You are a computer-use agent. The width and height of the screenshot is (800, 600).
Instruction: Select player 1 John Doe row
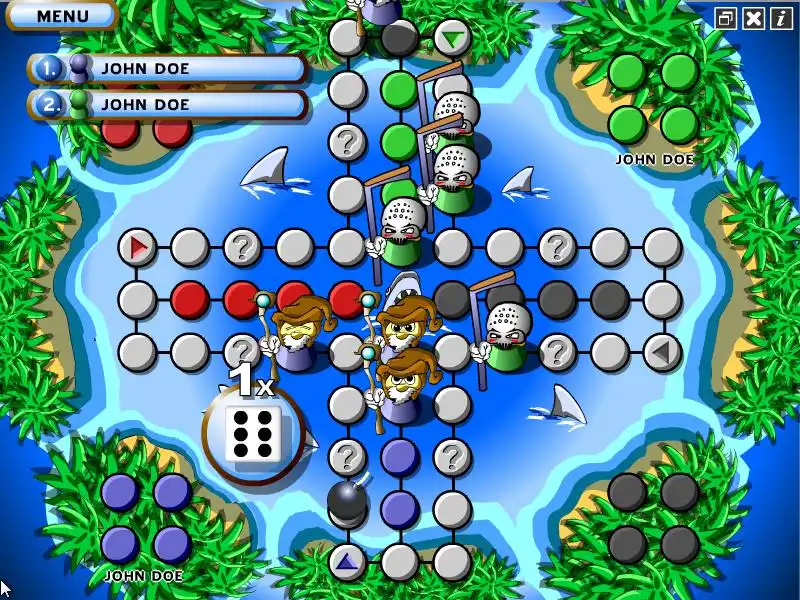tap(168, 68)
